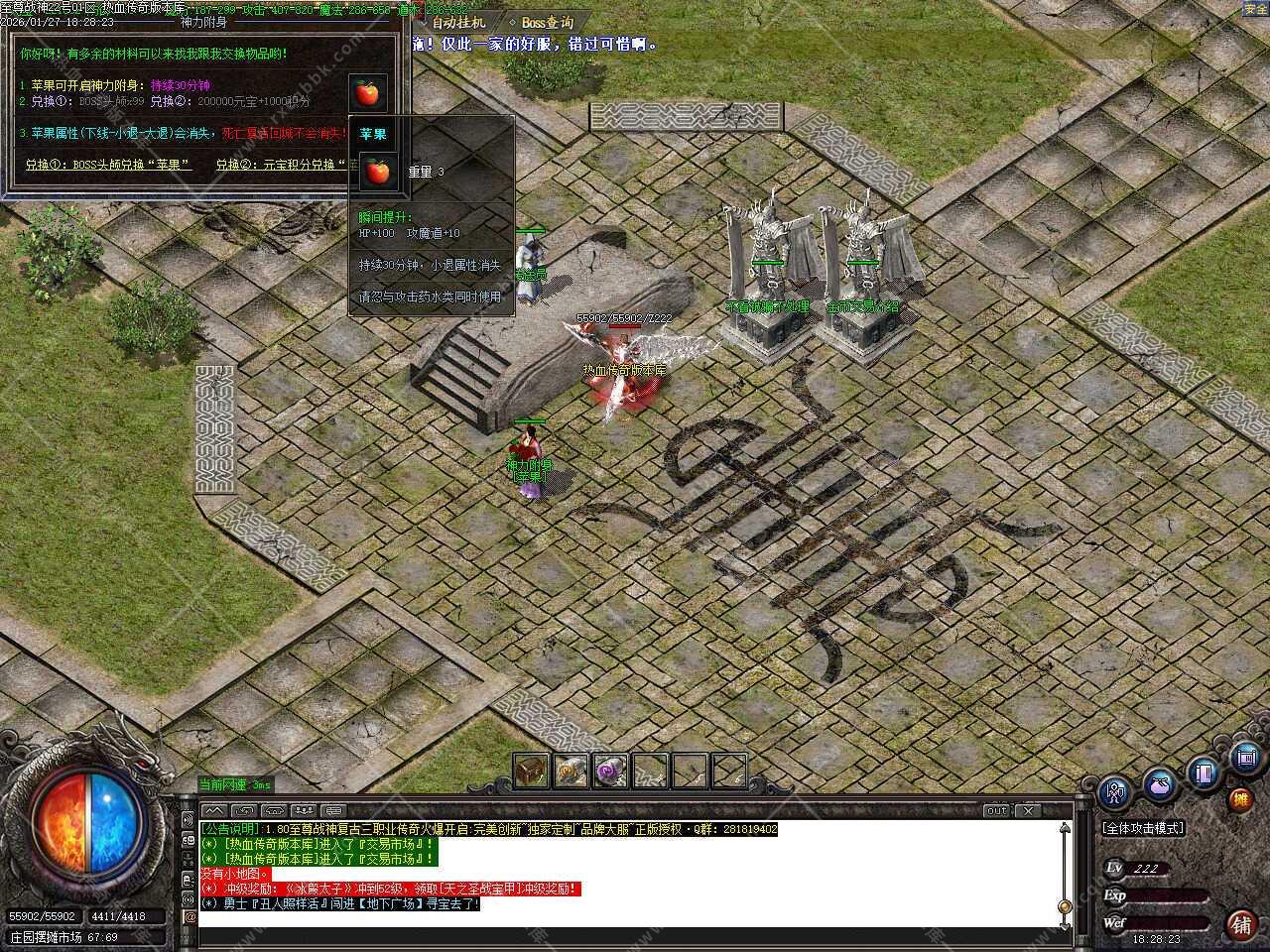
Task: Select the @ chat channel button
Action: (189, 917)
